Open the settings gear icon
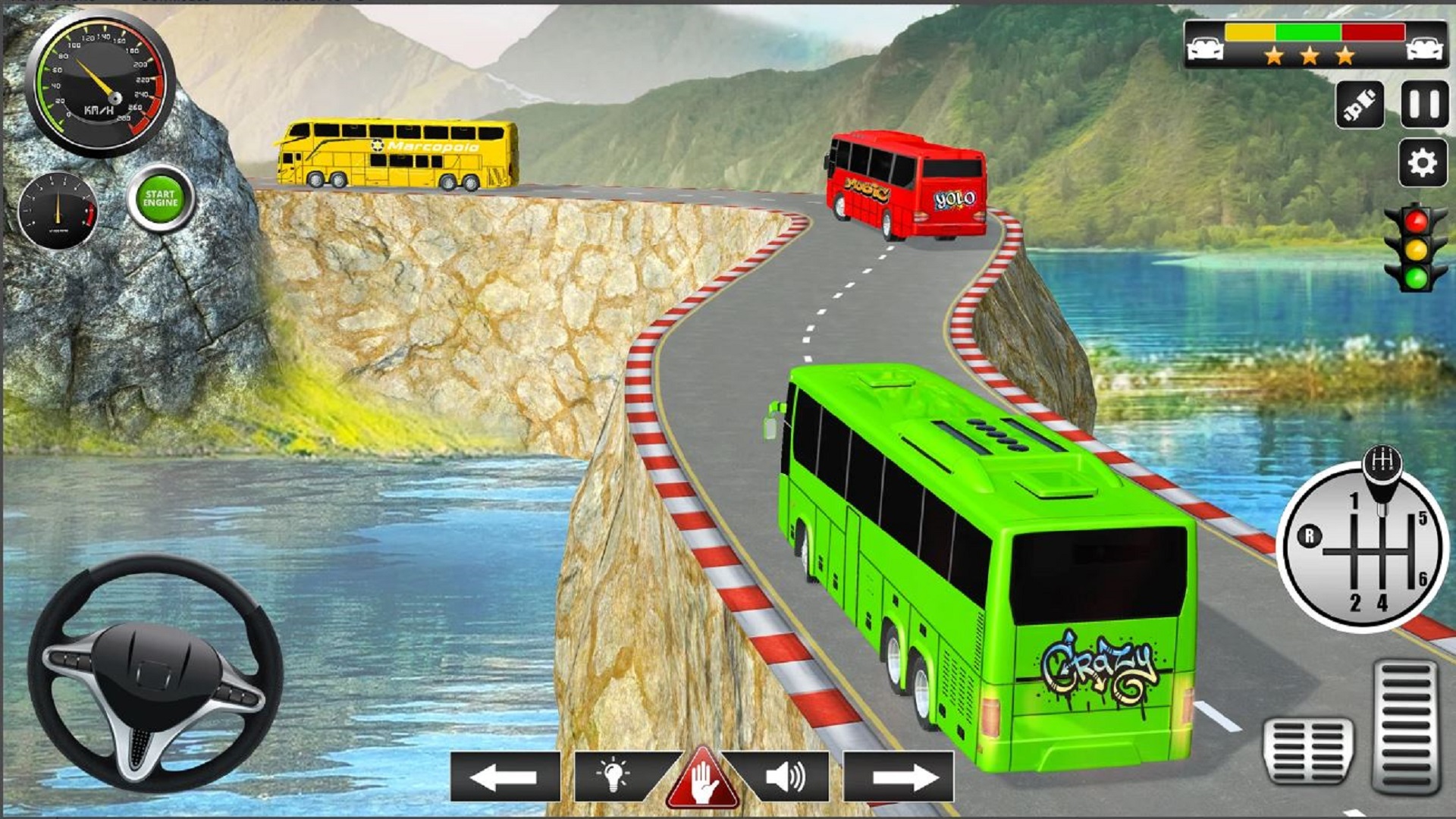The height and width of the screenshot is (819, 1456). click(1423, 162)
